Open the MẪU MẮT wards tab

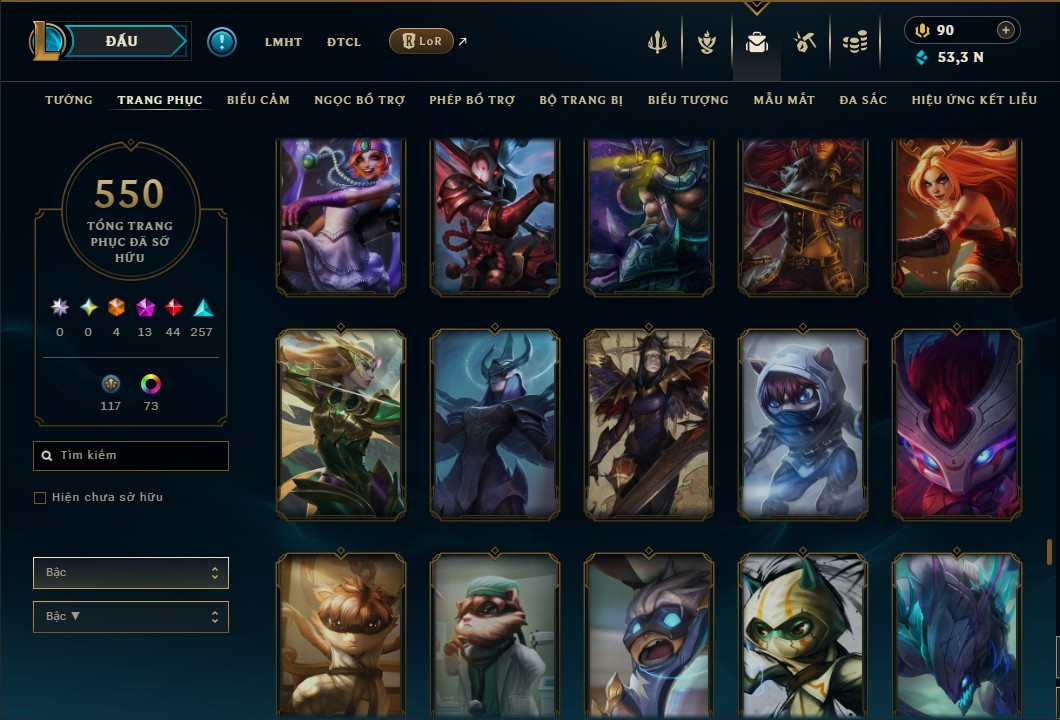pyautogui.click(x=784, y=100)
